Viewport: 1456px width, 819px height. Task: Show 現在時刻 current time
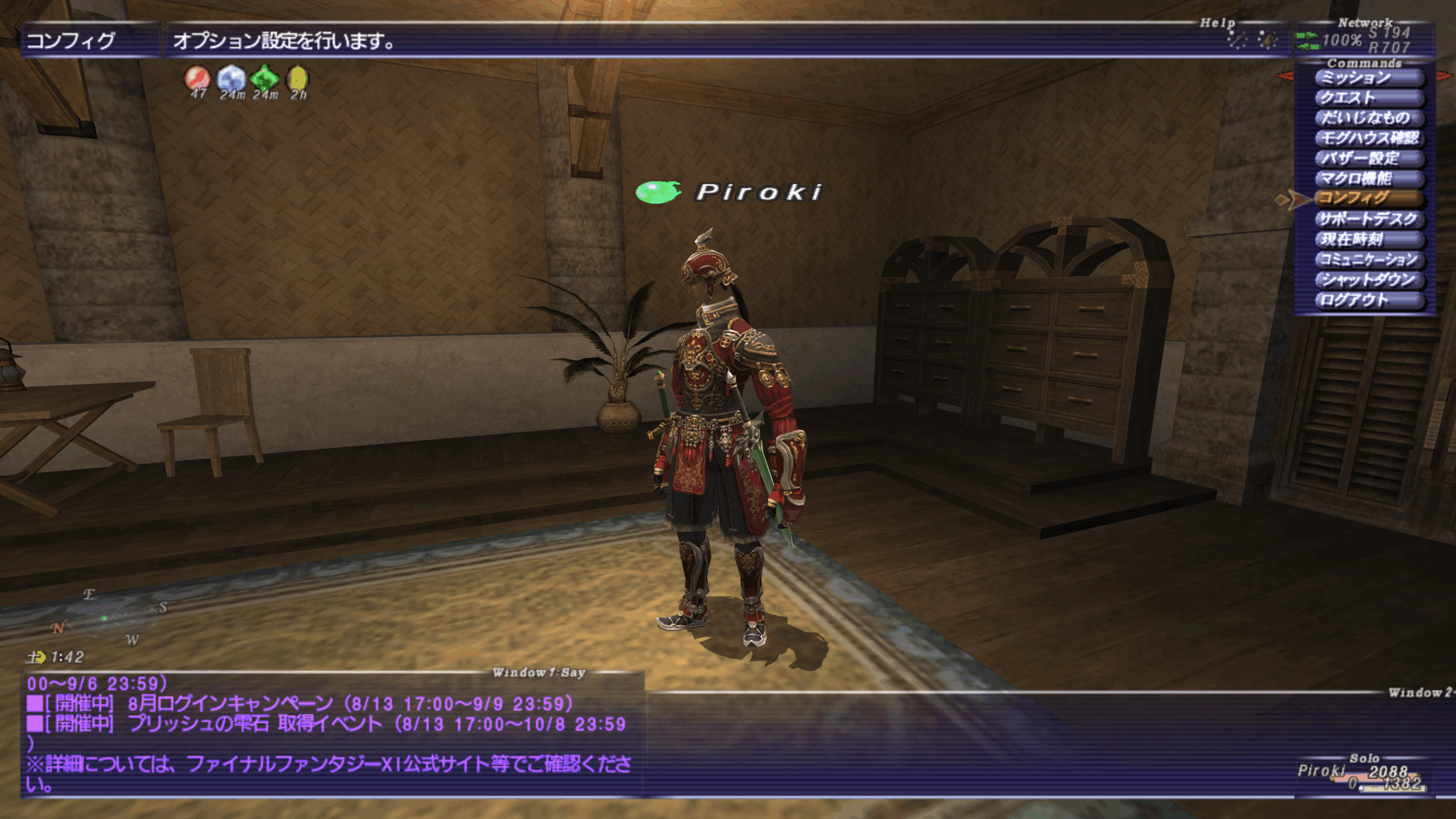tap(1368, 239)
